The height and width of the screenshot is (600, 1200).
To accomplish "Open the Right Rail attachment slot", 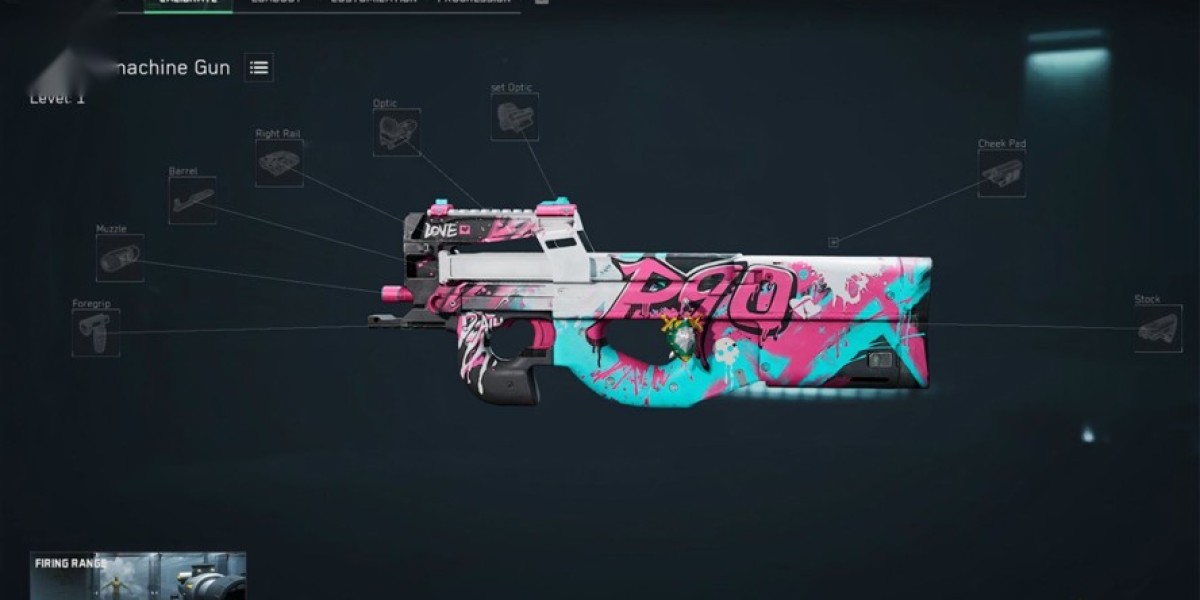I will point(279,163).
